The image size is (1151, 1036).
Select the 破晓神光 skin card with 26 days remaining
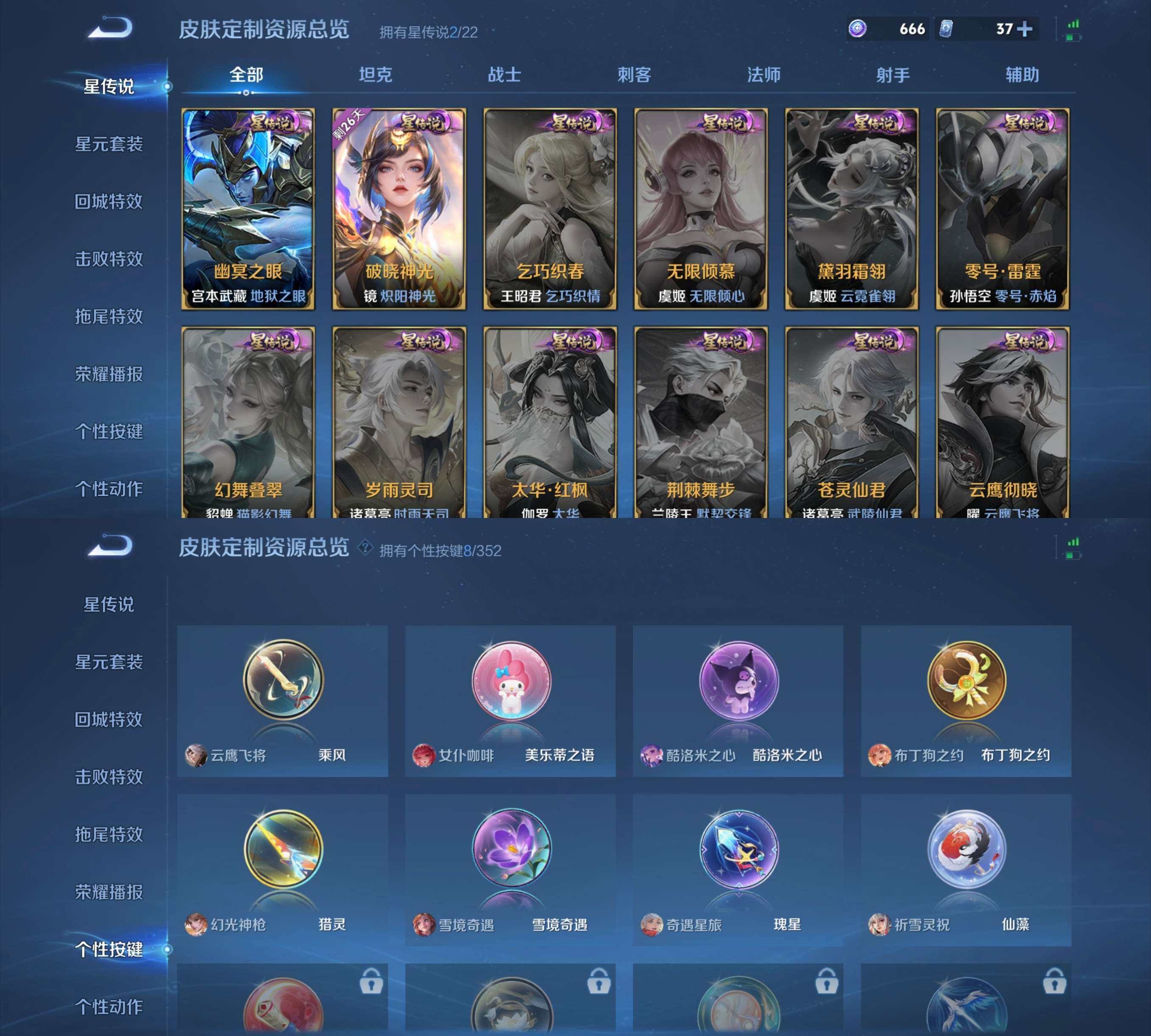coord(400,207)
